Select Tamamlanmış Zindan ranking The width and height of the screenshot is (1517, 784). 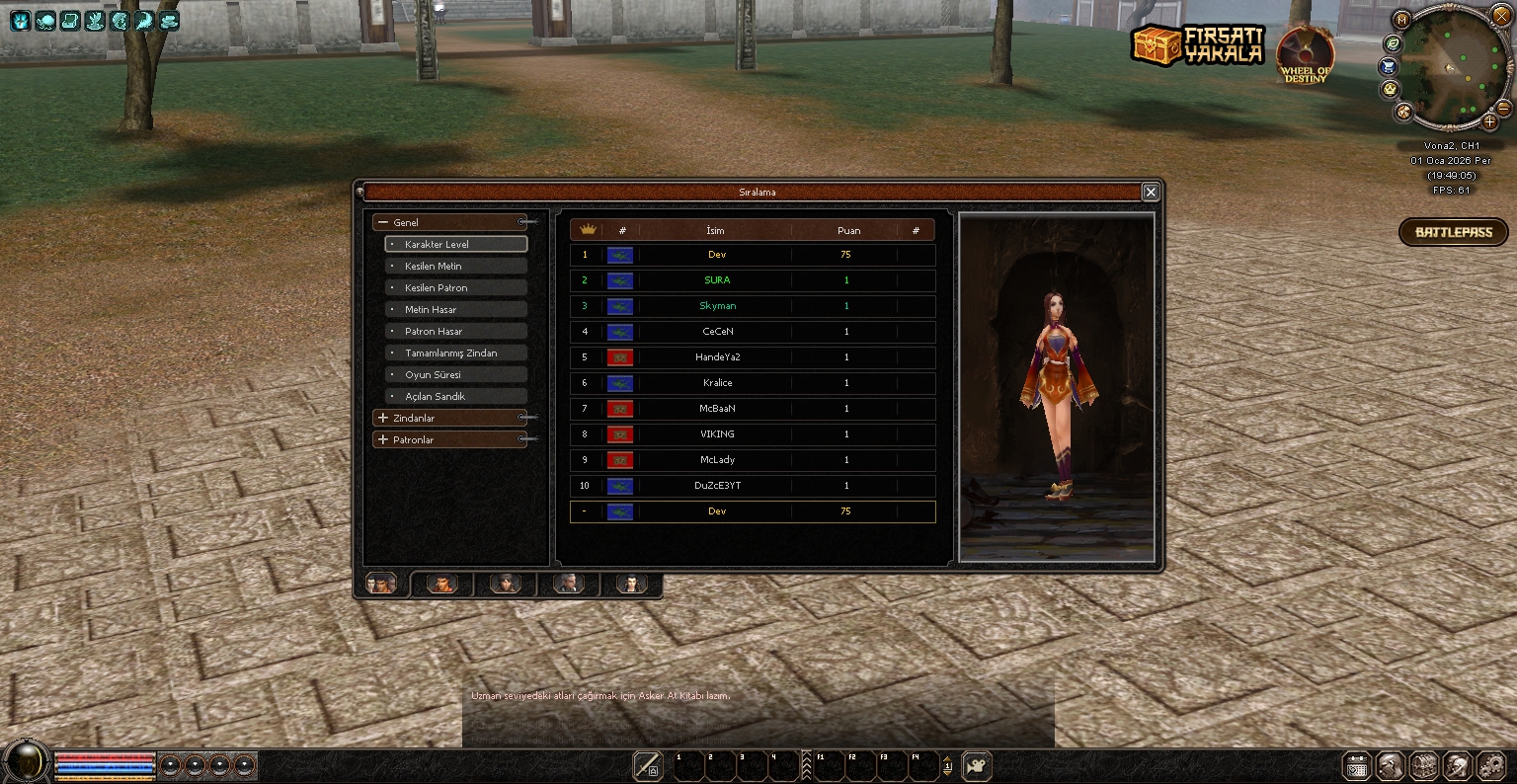click(x=455, y=353)
